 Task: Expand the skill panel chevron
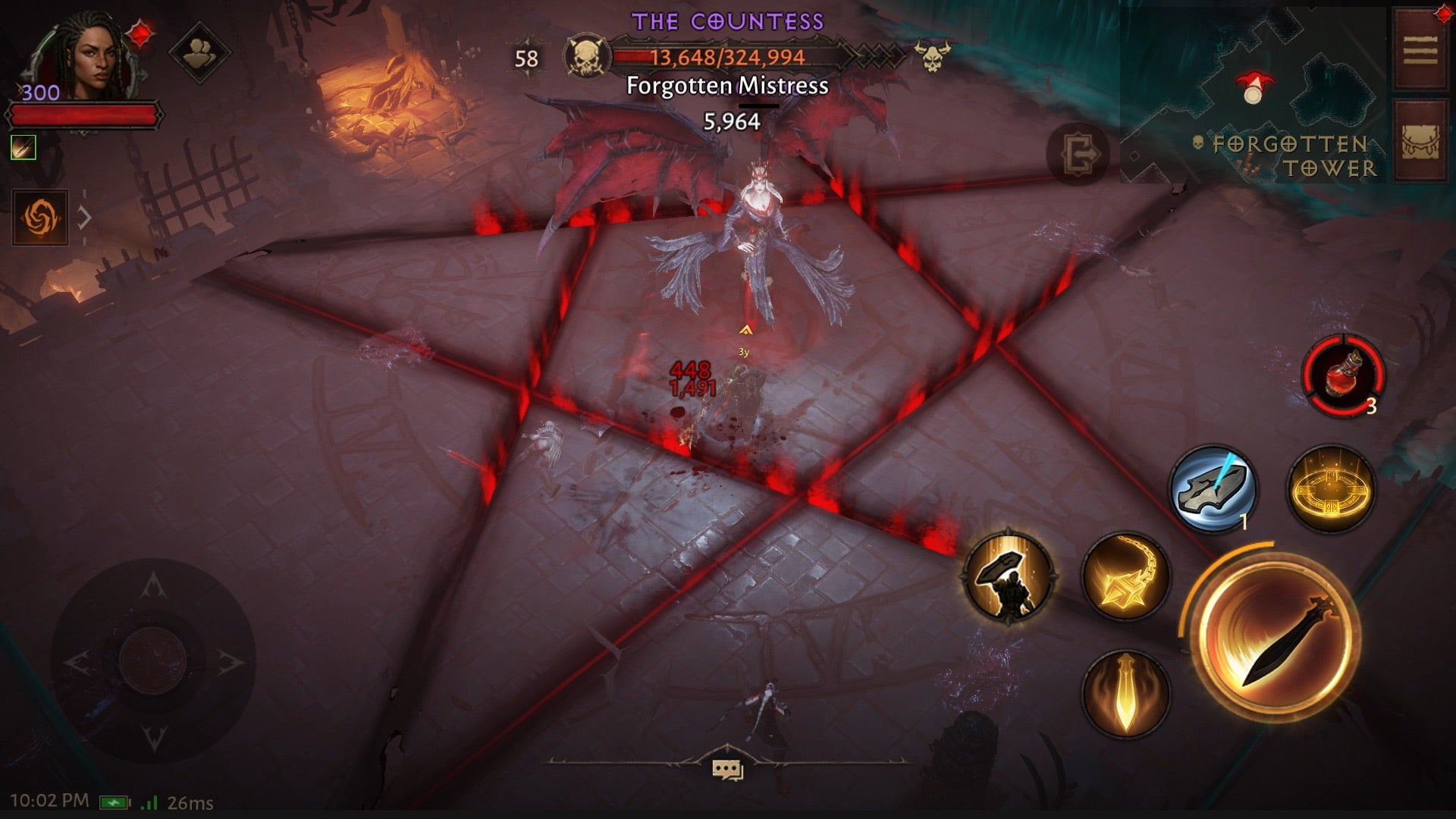click(x=83, y=215)
